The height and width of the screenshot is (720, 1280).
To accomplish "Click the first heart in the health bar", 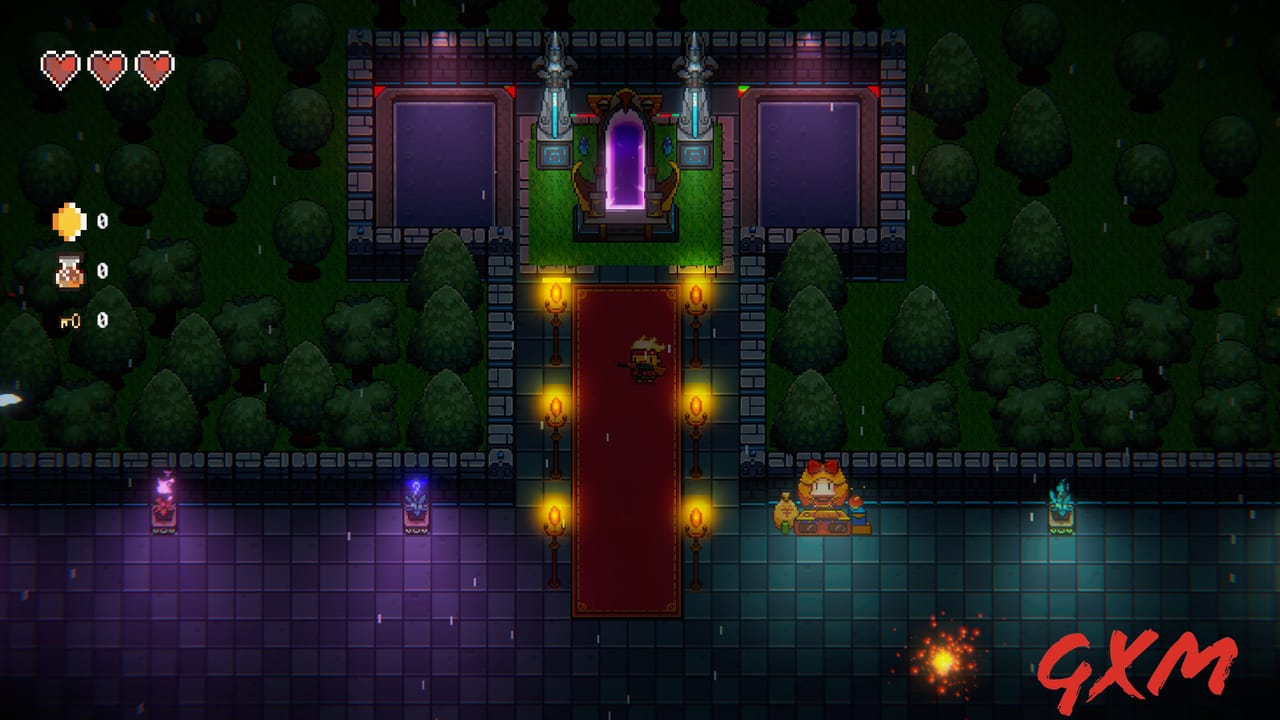I will click(58, 68).
